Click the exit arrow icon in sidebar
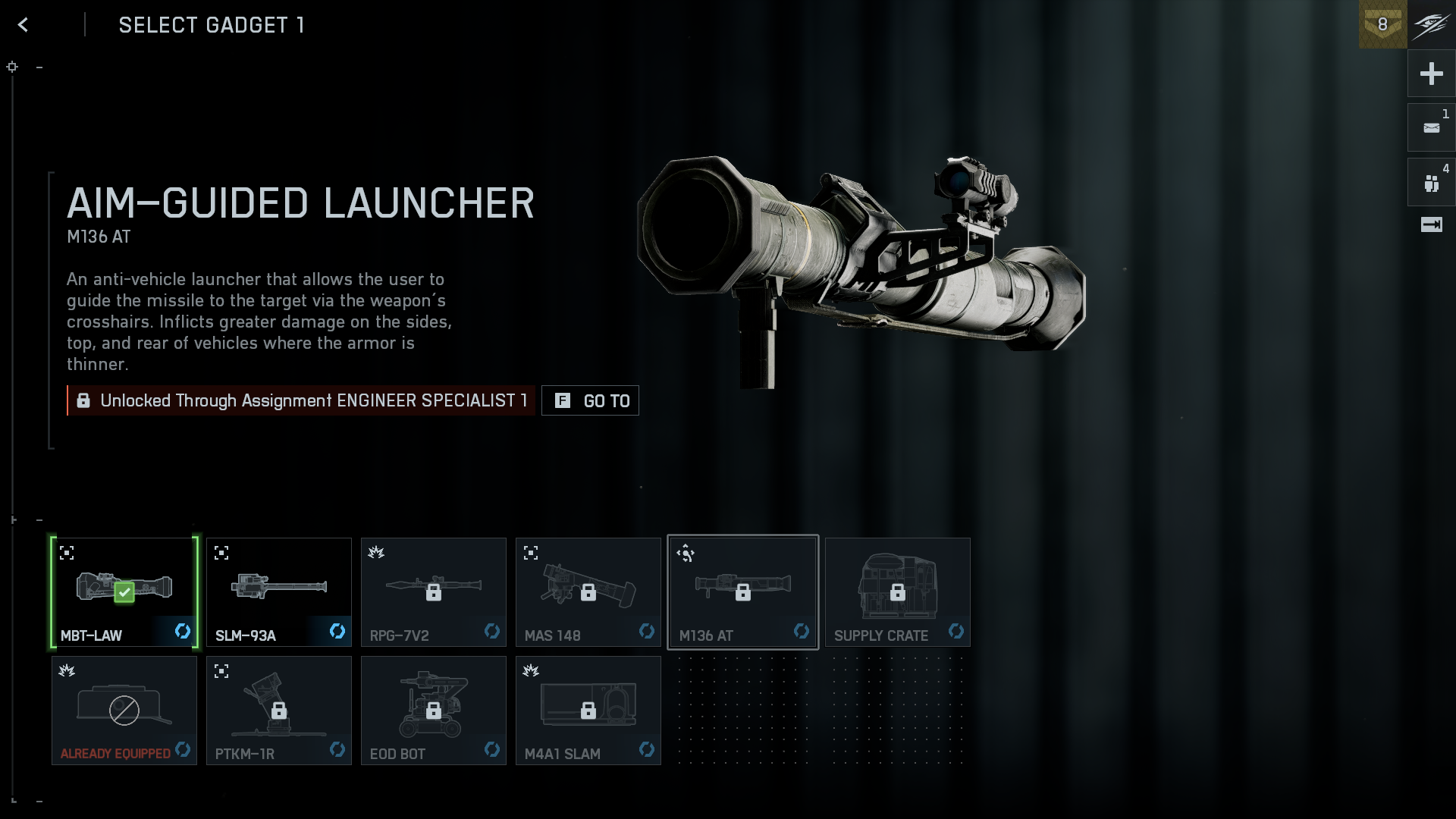Viewport: 1456px width, 819px height. pos(1431,224)
